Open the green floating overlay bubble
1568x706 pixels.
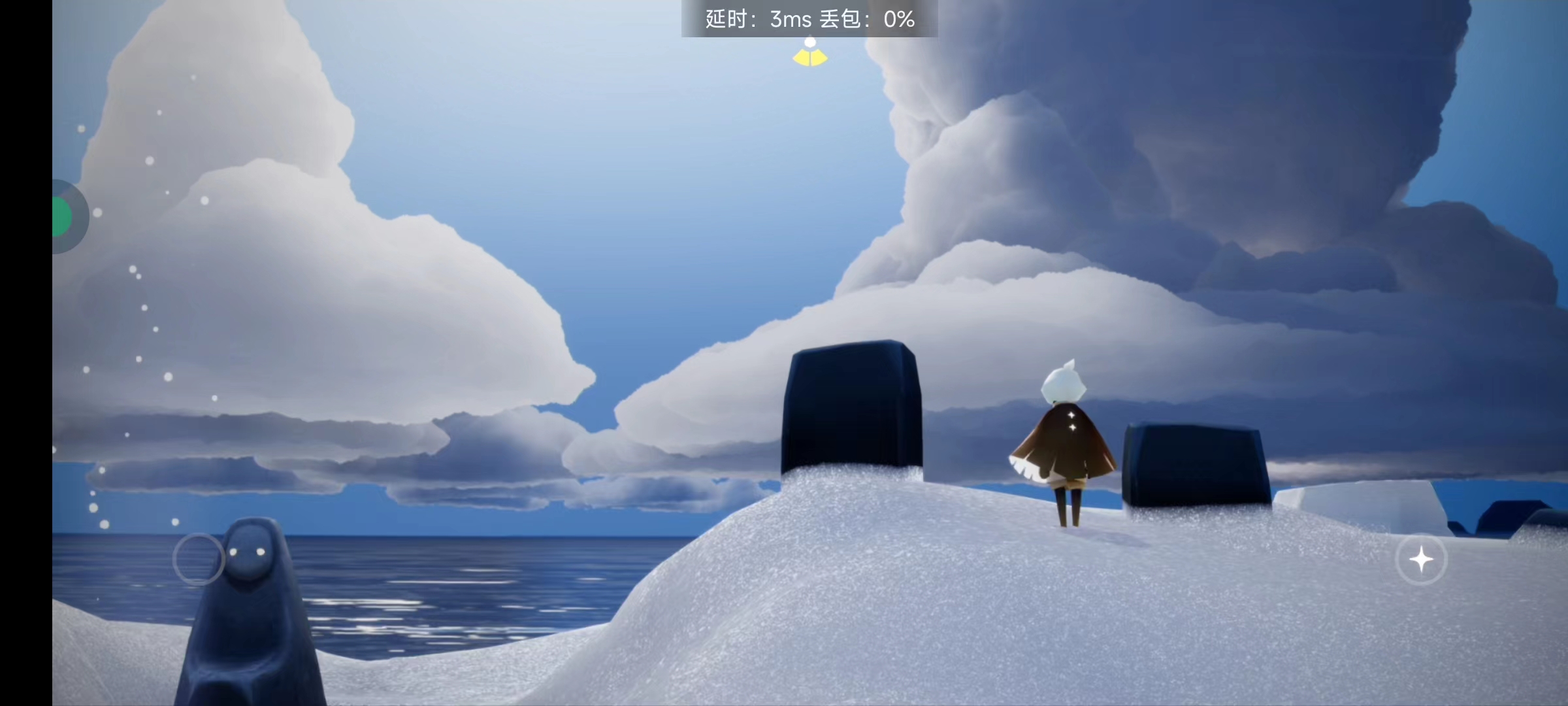coord(65,216)
